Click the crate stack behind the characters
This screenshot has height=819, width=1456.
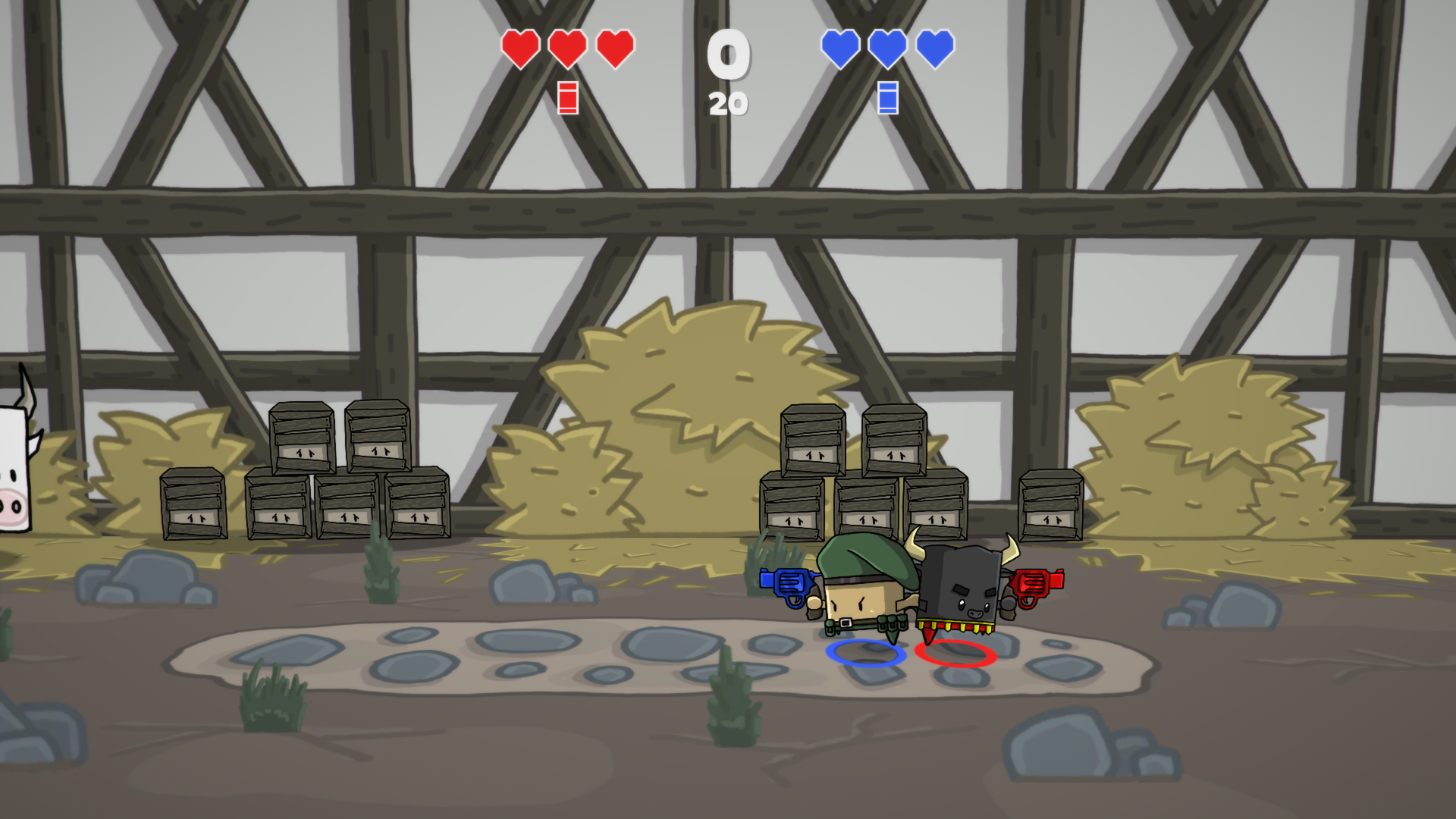(857, 470)
